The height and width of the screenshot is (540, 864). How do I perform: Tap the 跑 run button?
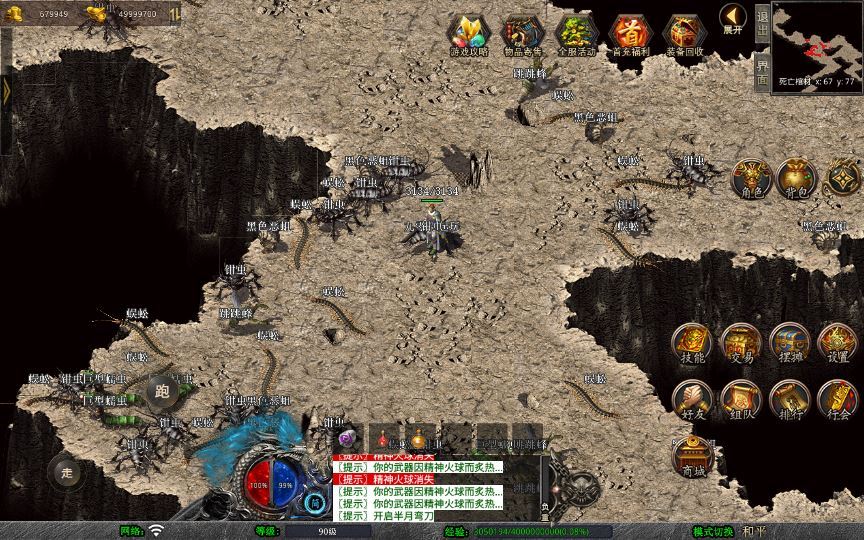[x=163, y=391]
